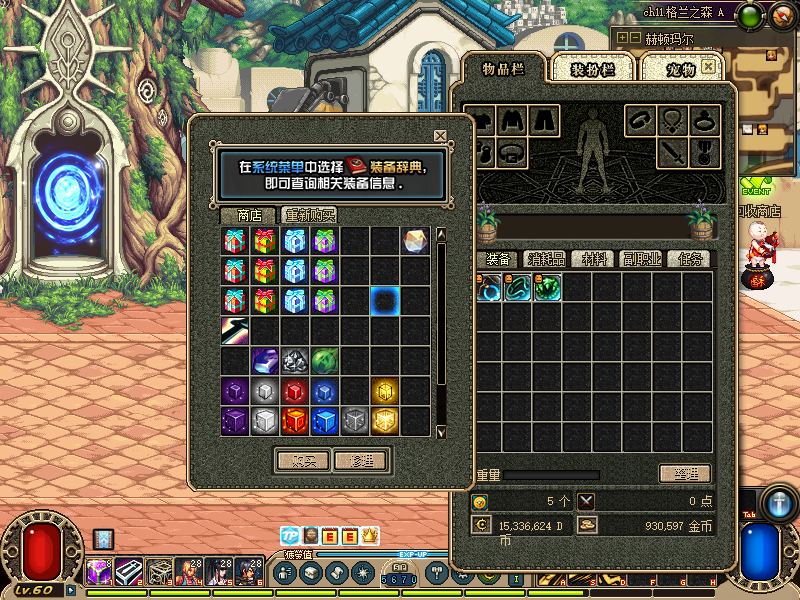
Task: Click the 购买 buy button
Action: click(302, 460)
